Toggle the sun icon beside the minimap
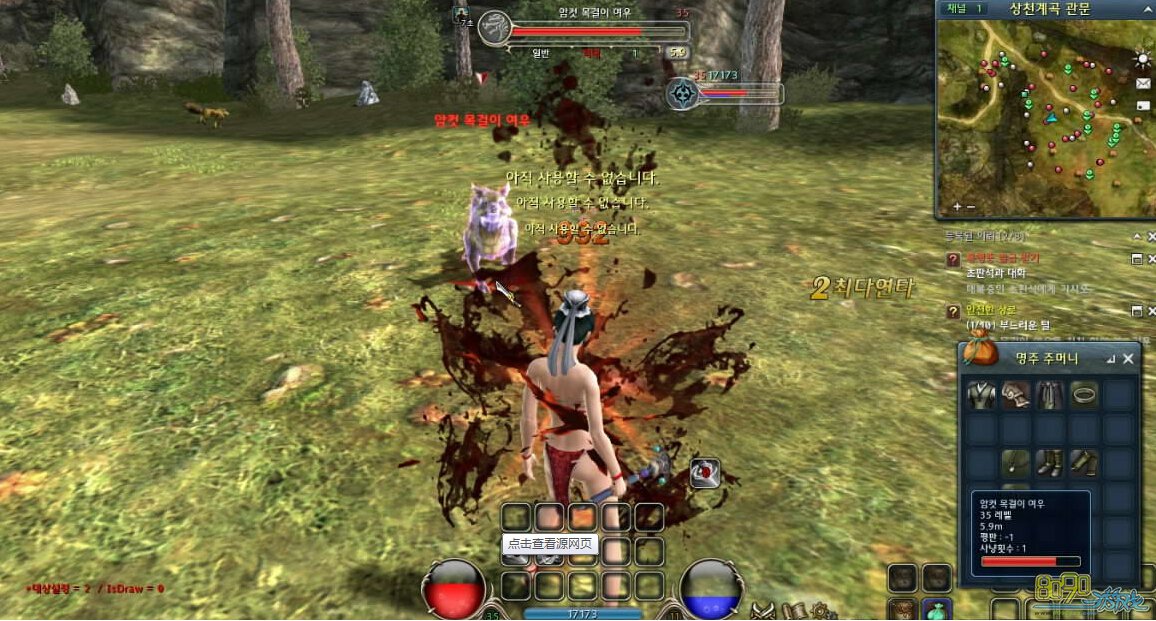The height and width of the screenshot is (621, 1156). point(1143,59)
